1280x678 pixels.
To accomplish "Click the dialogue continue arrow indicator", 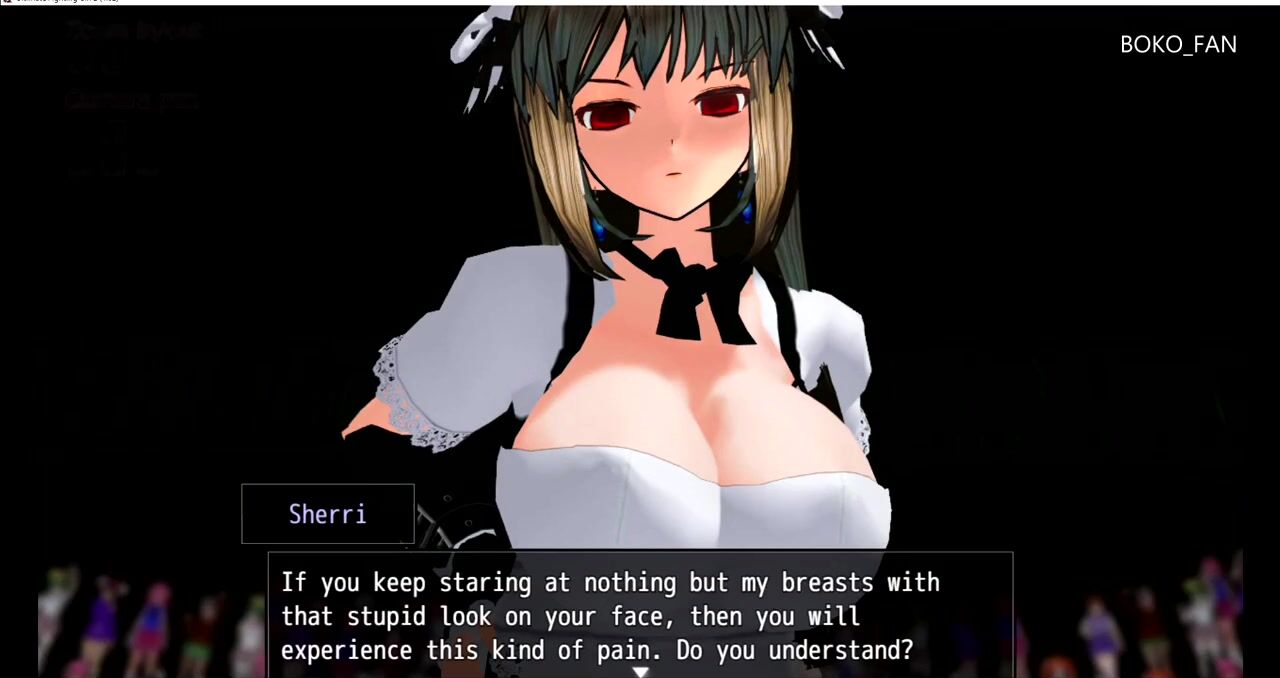I will 640,672.
